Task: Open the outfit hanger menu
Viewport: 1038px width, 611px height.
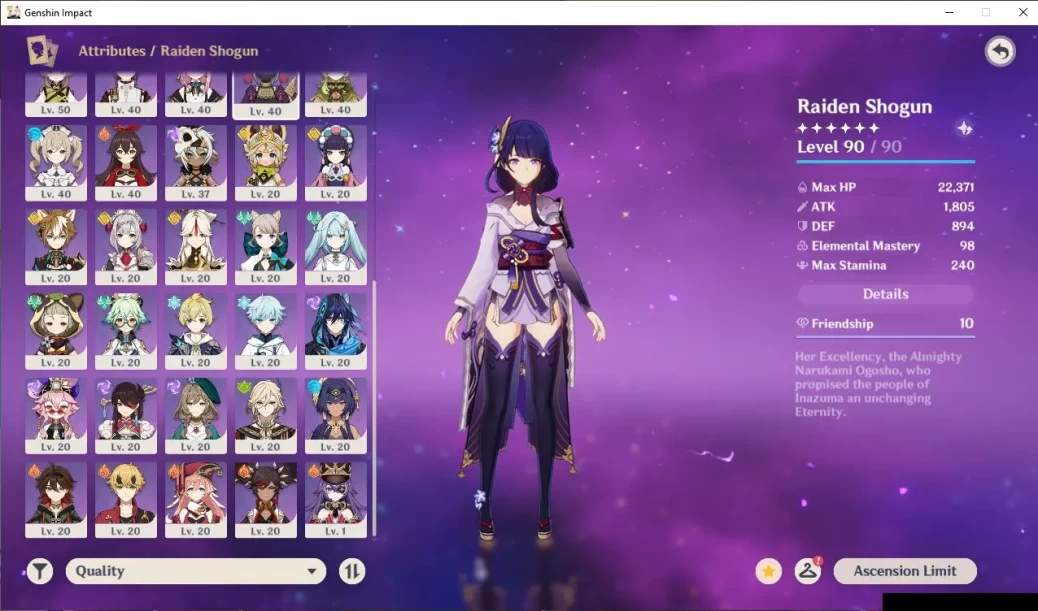Action: (x=807, y=571)
